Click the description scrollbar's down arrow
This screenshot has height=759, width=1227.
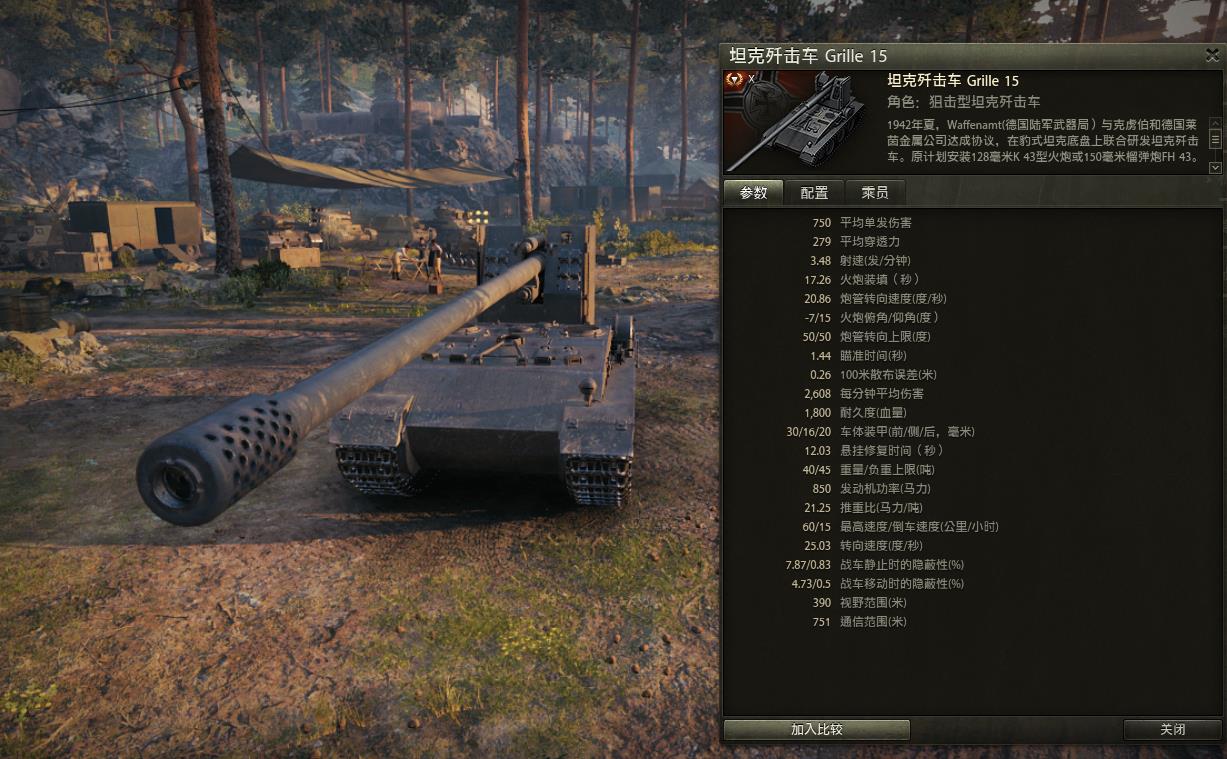1215,168
